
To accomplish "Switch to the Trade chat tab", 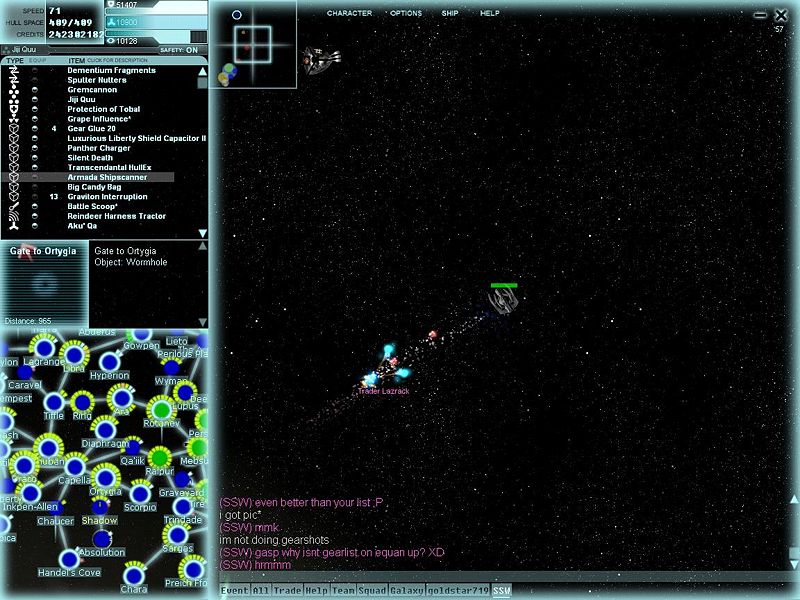I will pyautogui.click(x=289, y=591).
